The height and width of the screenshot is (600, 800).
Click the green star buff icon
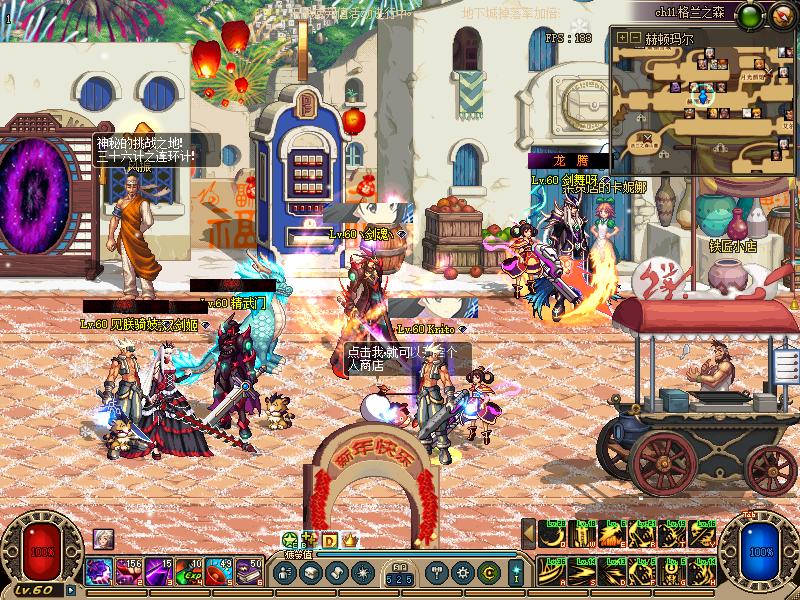(x=291, y=540)
